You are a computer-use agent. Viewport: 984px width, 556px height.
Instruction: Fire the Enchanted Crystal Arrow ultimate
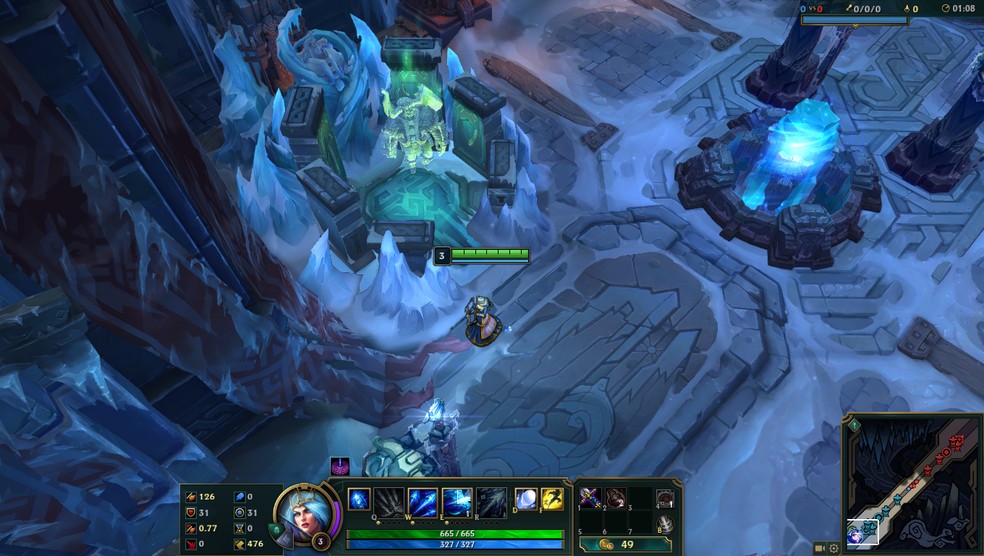(491, 499)
